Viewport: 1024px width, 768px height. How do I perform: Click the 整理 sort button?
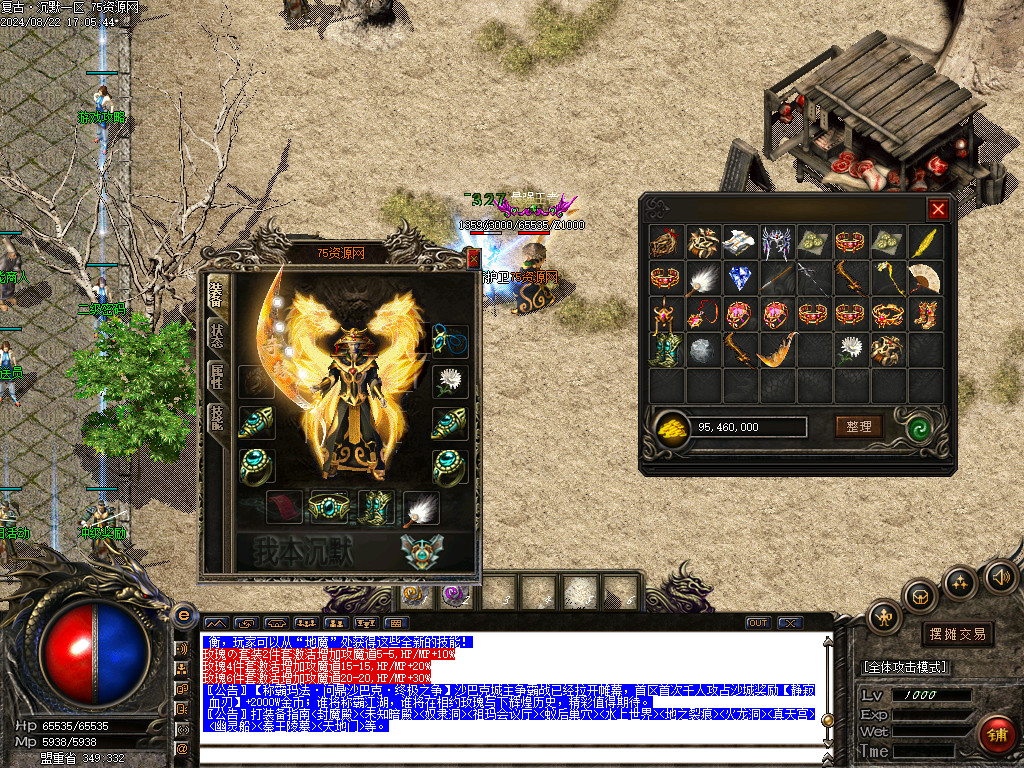859,427
